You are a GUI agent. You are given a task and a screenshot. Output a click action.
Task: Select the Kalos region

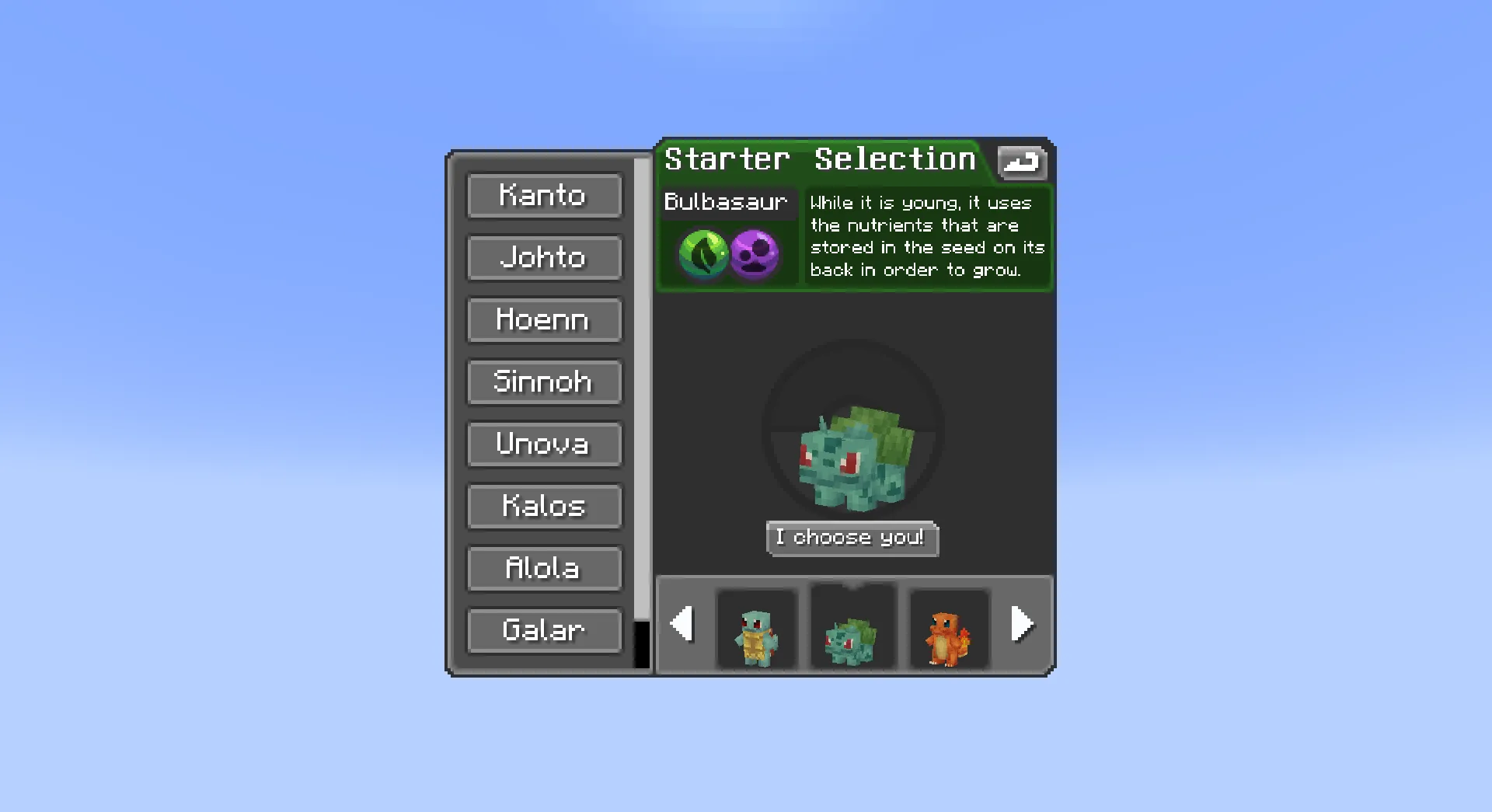pos(544,507)
